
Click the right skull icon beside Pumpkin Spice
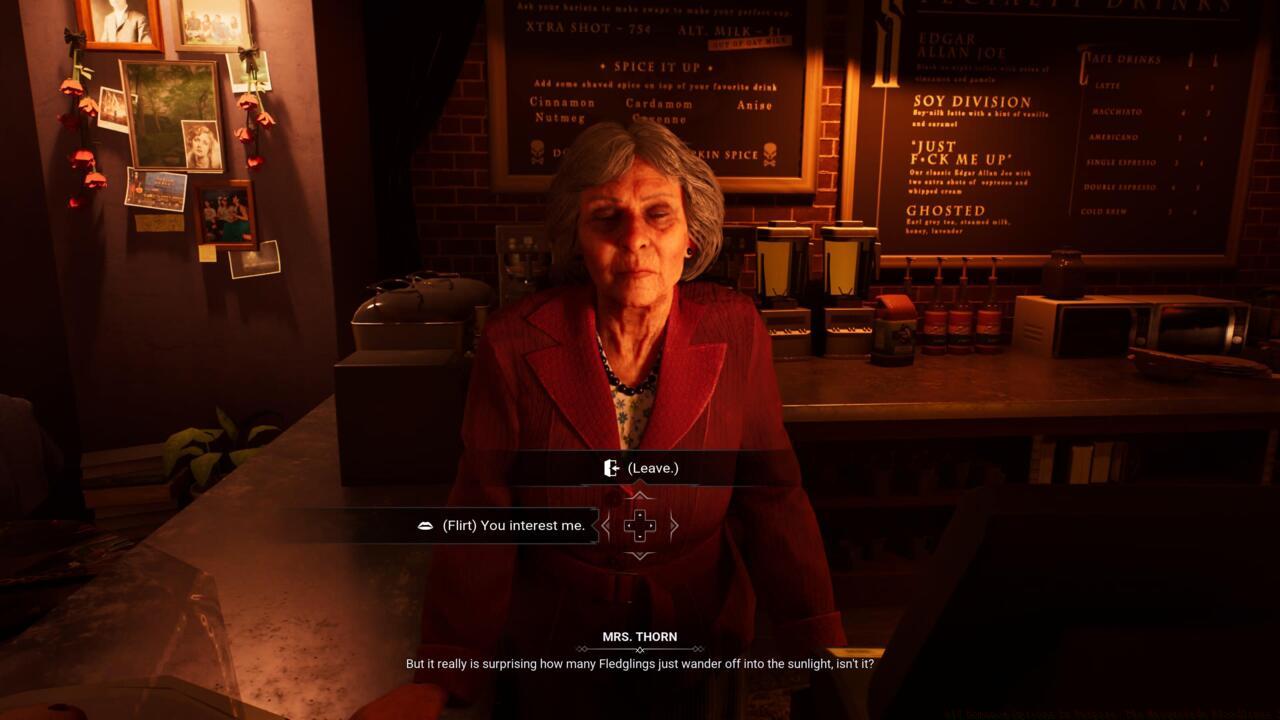768,152
